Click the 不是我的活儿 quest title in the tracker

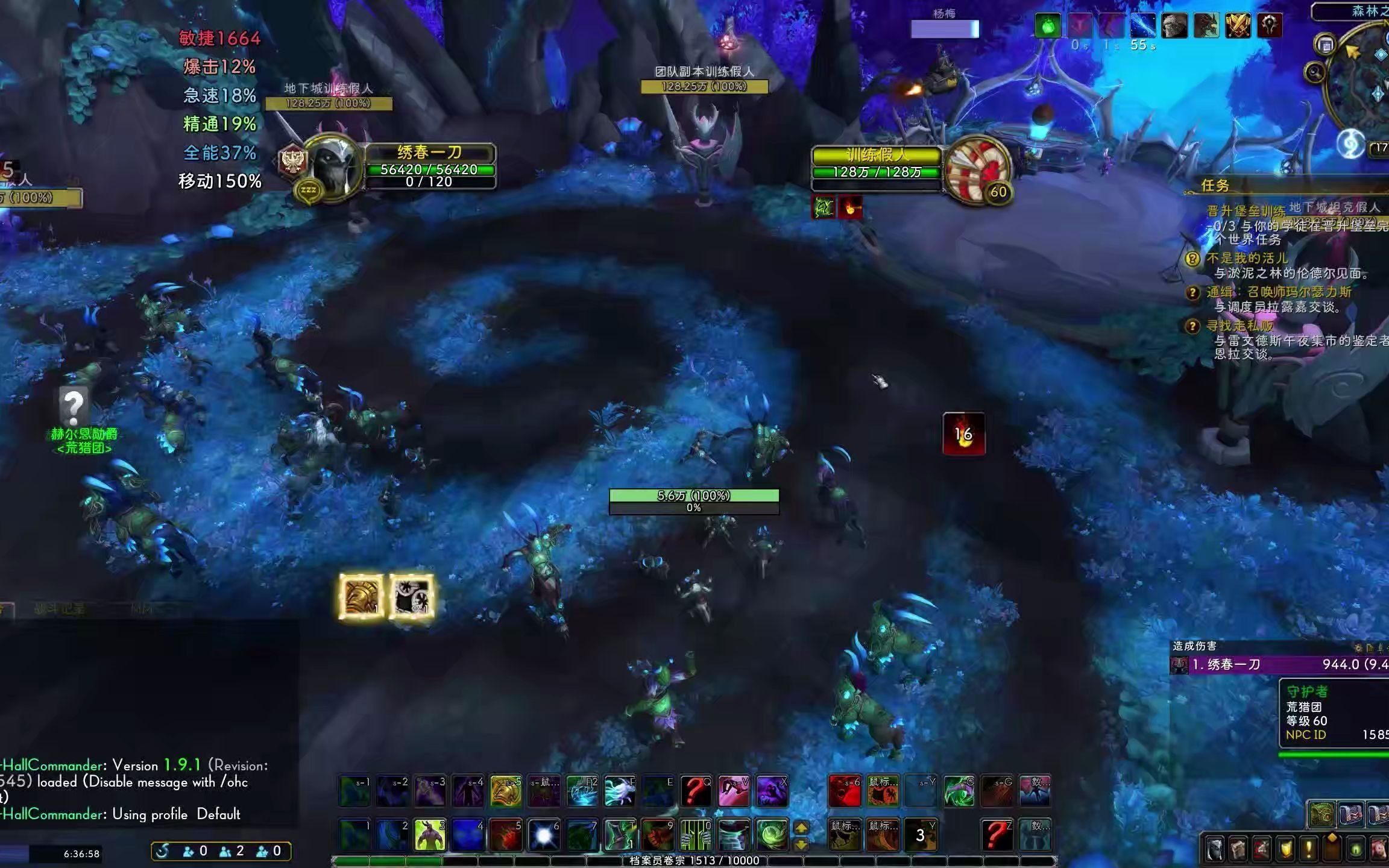pos(1248,259)
